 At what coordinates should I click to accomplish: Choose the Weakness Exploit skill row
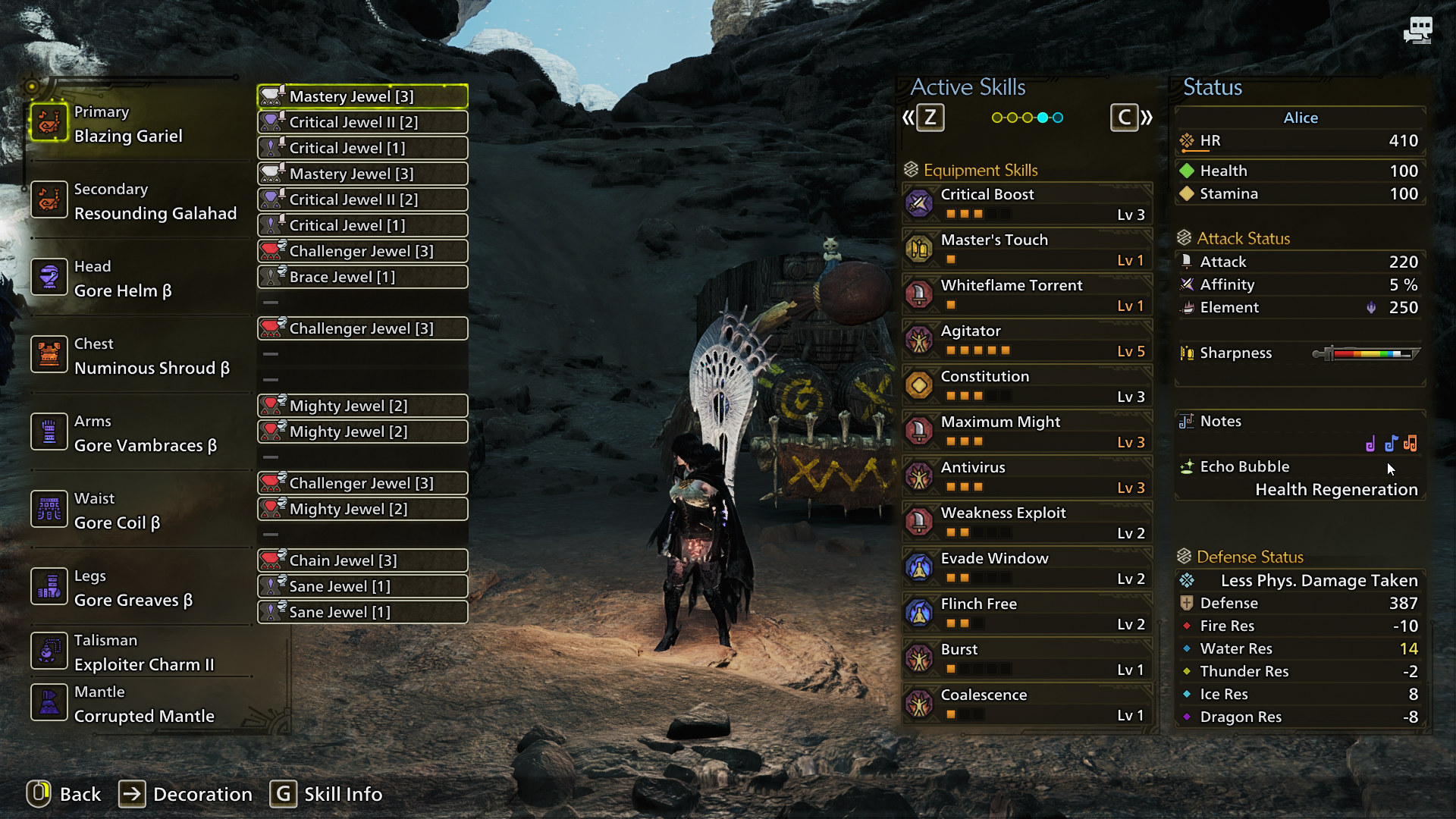1027,522
